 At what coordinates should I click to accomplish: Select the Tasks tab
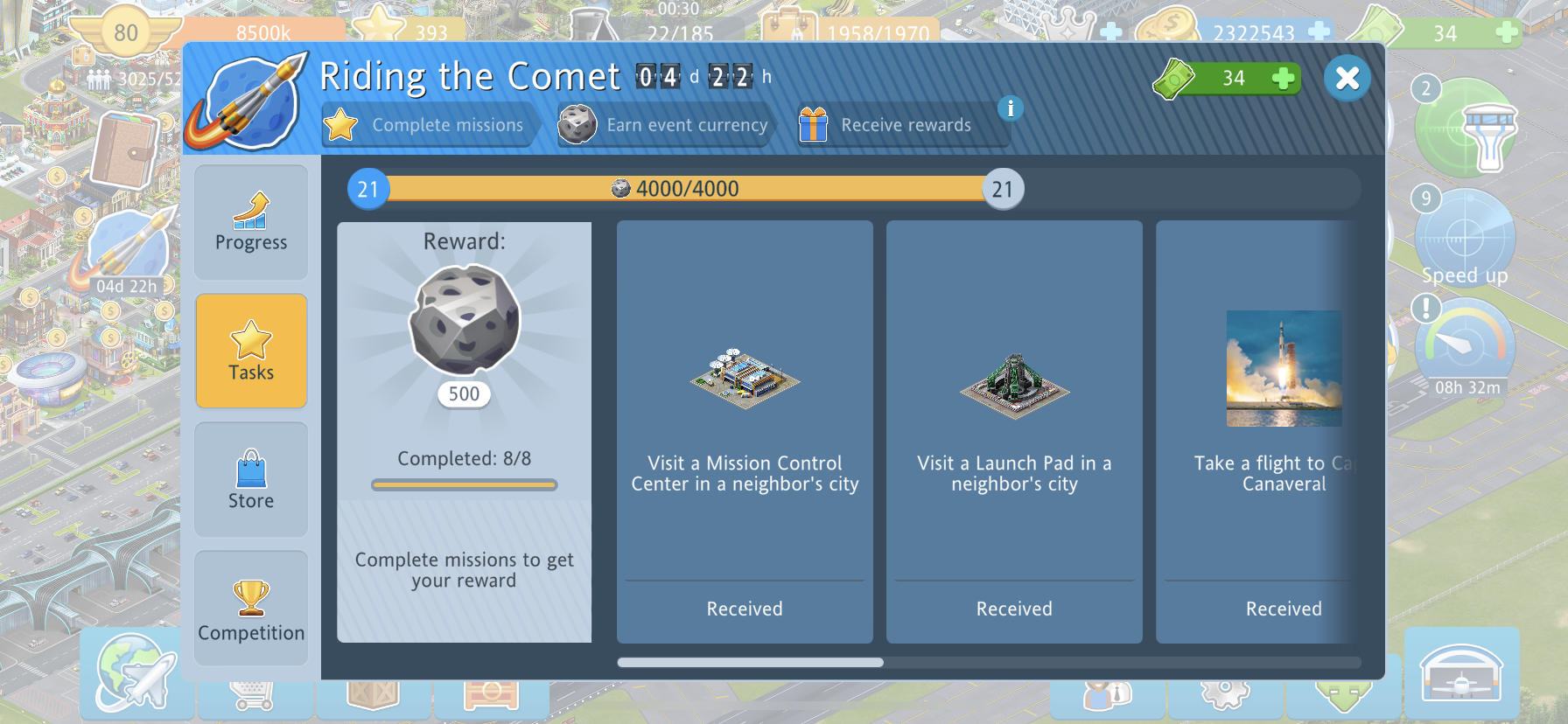point(251,351)
